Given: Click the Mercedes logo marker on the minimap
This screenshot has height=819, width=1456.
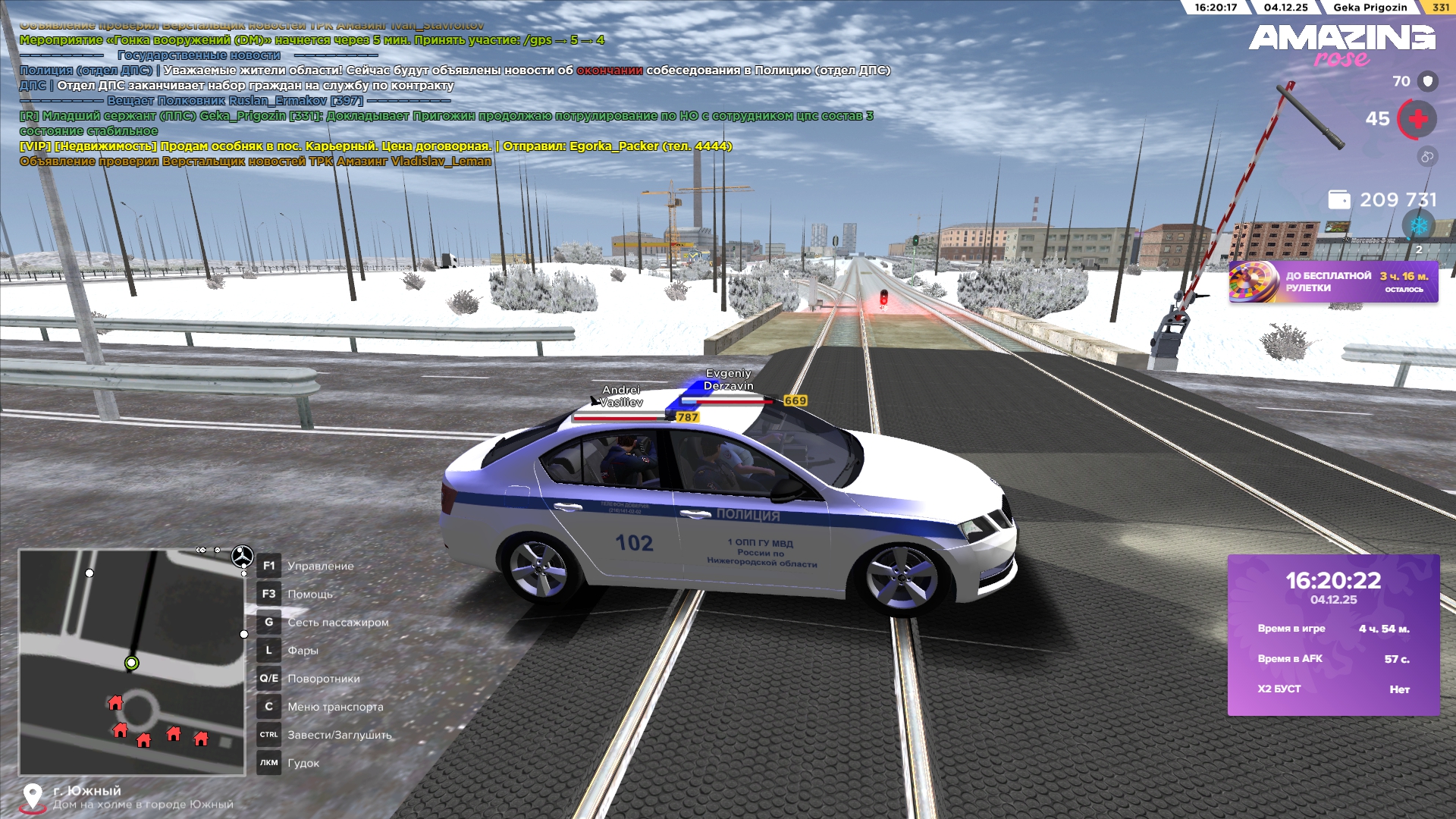Looking at the screenshot, I should [242, 557].
